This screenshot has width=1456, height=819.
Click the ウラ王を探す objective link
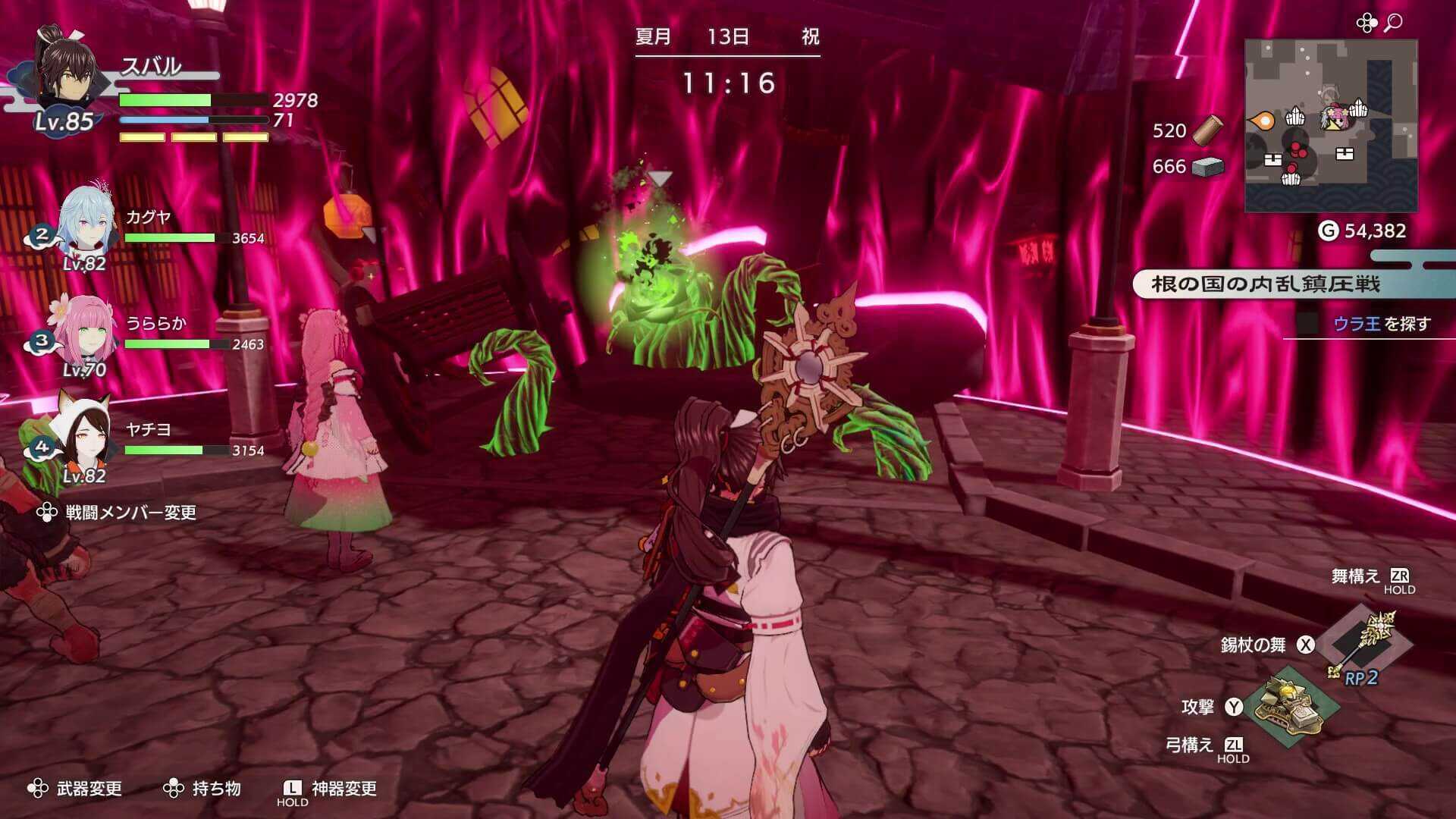tap(1383, 322)
